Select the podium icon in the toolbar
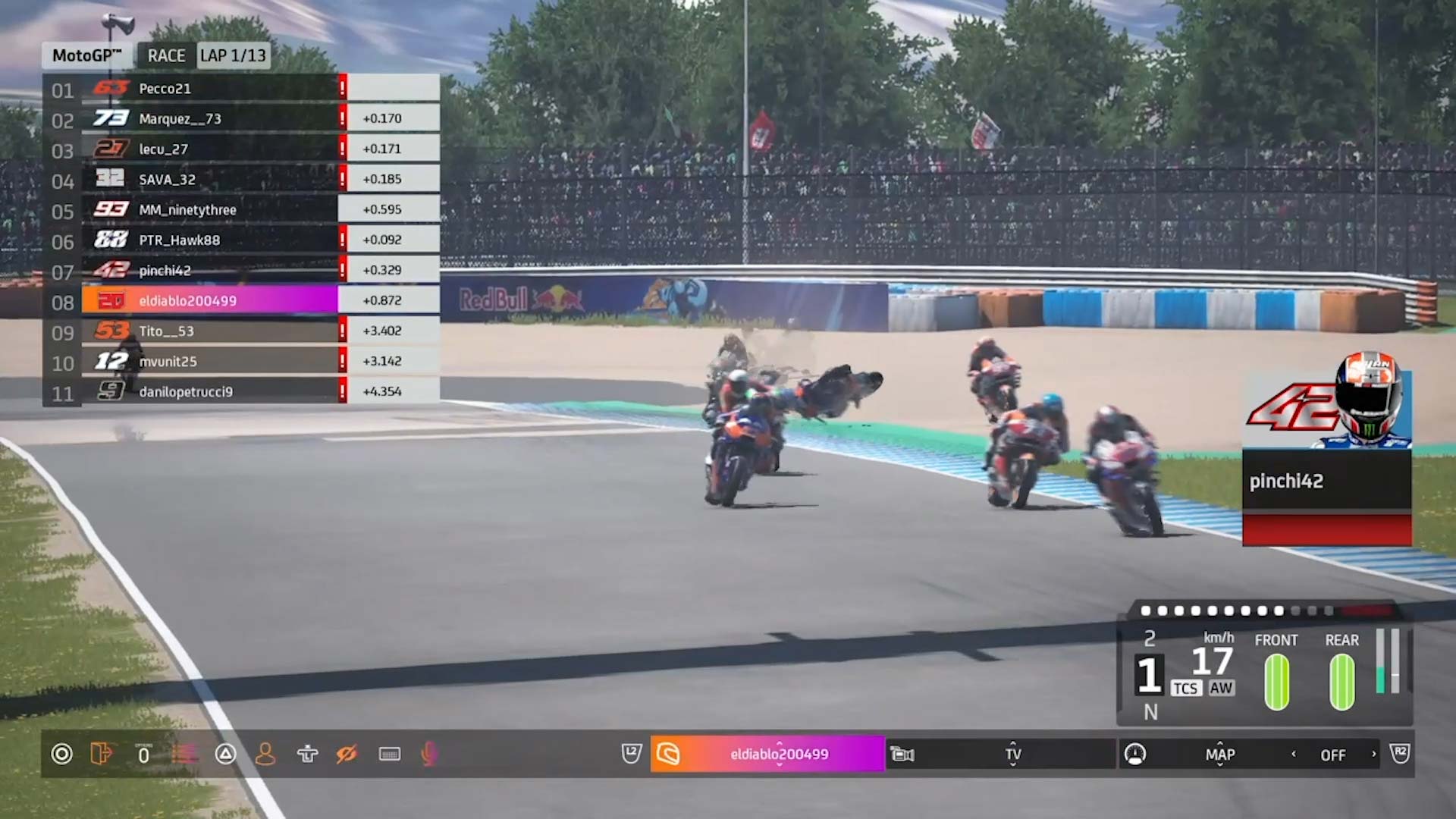The height and width of the screenshot is (819, 1456). click(x=306, y=755)
